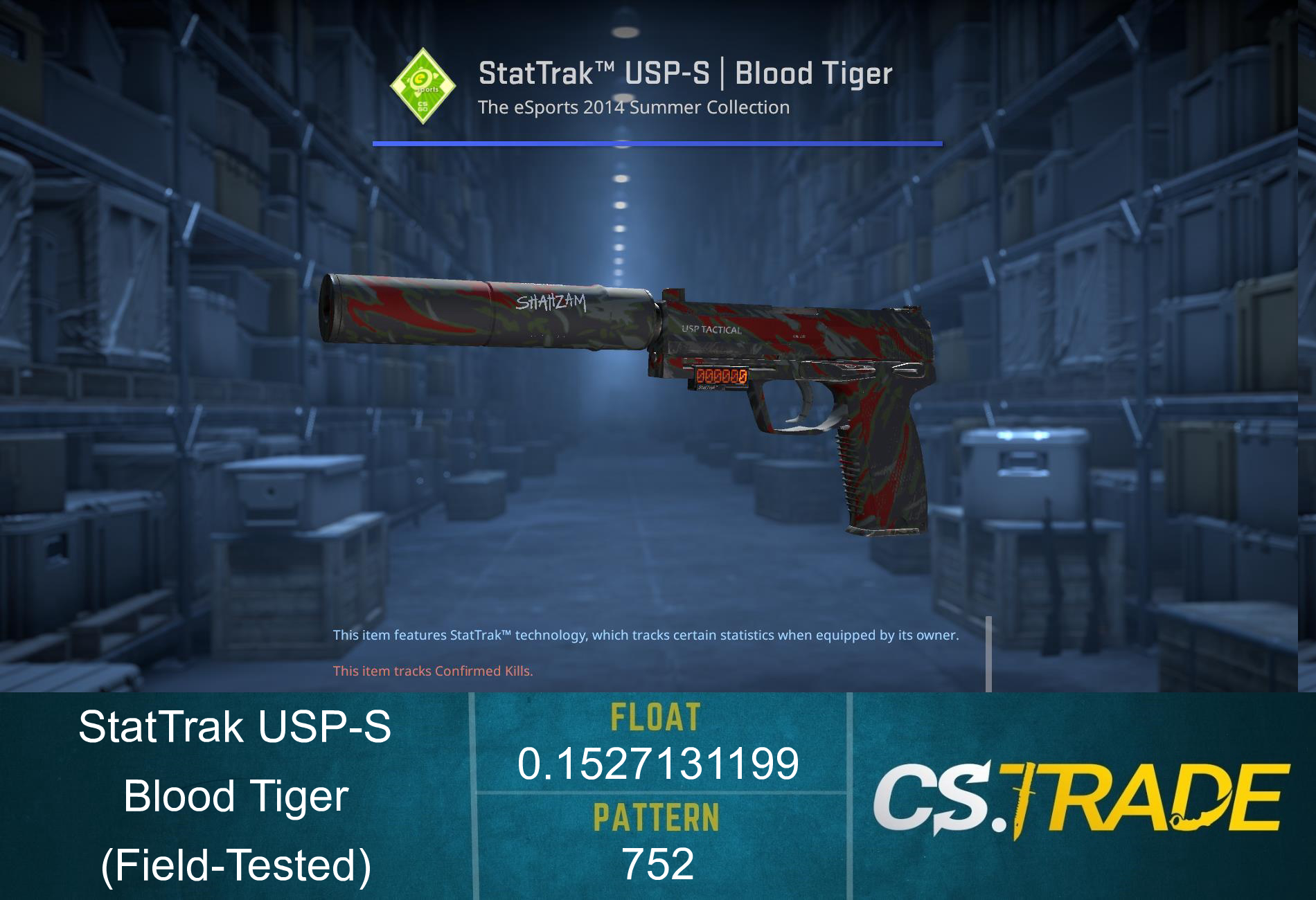The height and width of the screenshot is (900, 1316).
Task: Click the CS GO text inside the collection badge
Action: (423, 106)
